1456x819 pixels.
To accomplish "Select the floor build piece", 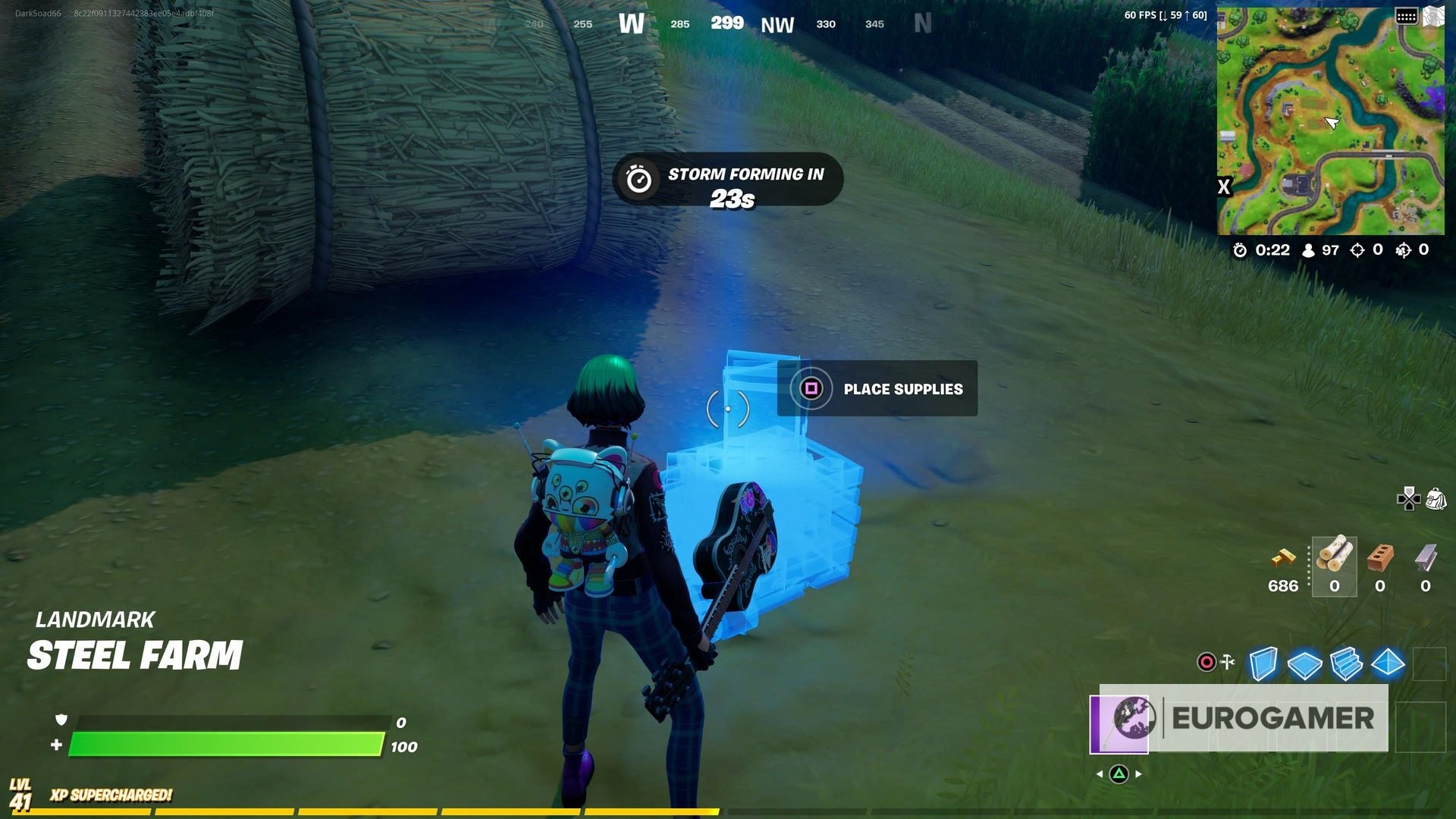I will pos(1306,666).
